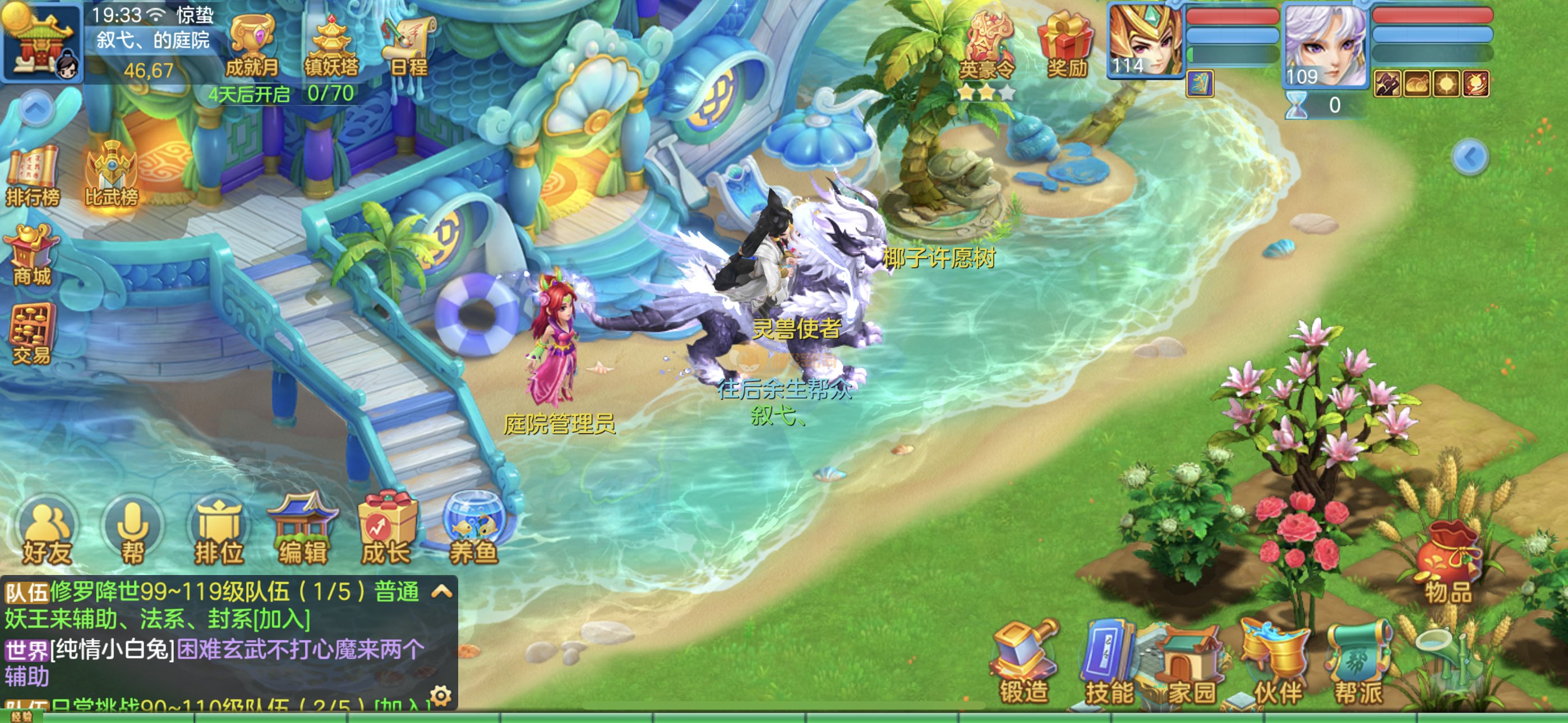Open the 商城 shop

[31, 256]
